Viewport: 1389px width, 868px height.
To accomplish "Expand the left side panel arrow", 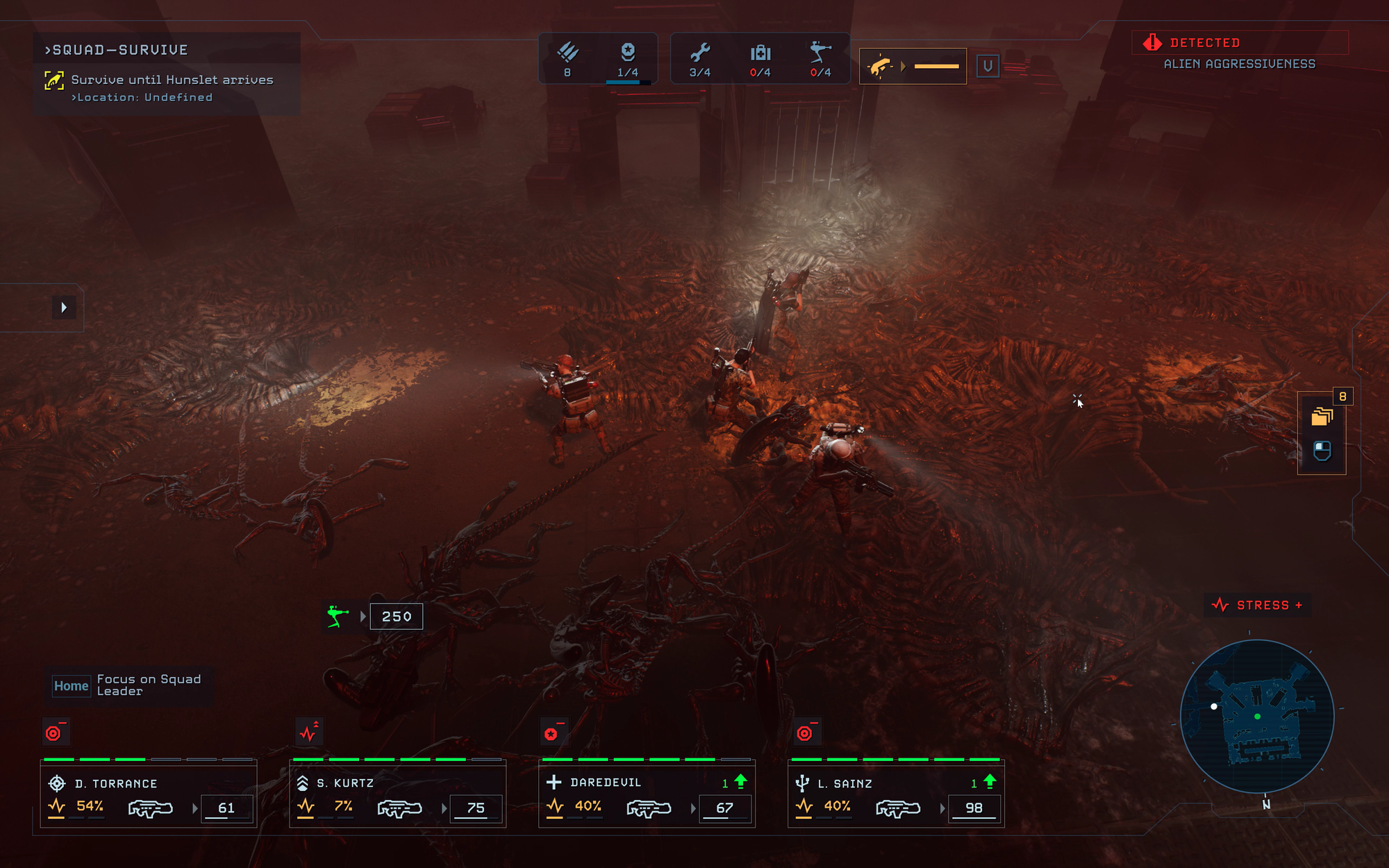I will tap(64, 308).
